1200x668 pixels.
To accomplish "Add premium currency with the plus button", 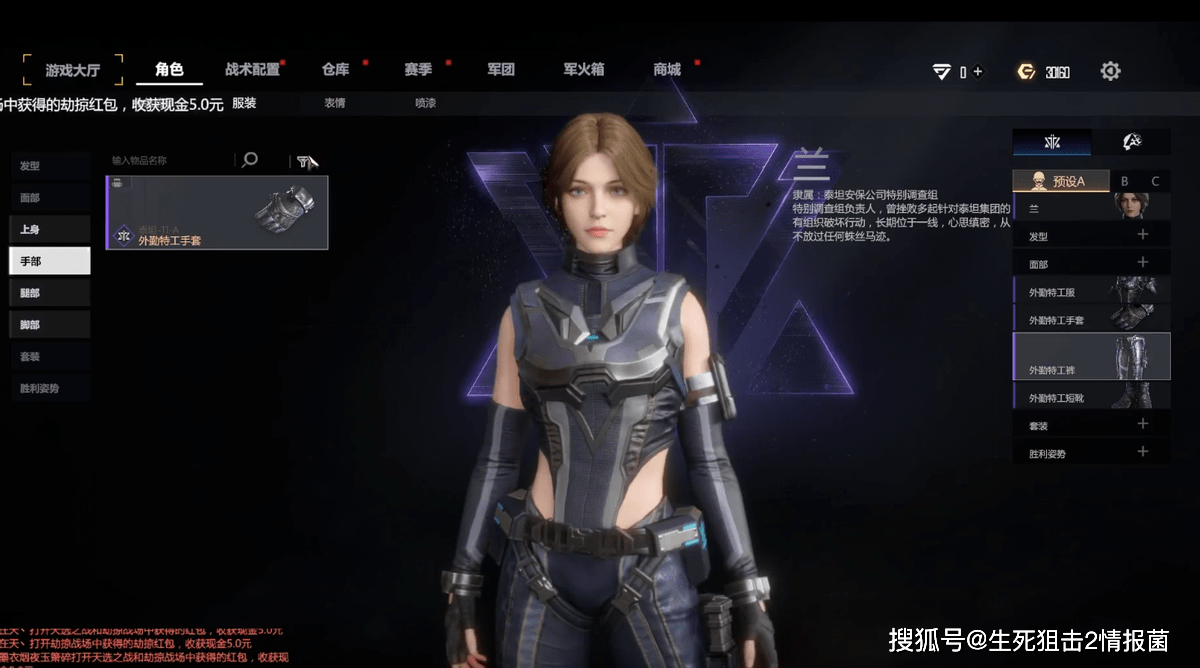I will 978,71.
